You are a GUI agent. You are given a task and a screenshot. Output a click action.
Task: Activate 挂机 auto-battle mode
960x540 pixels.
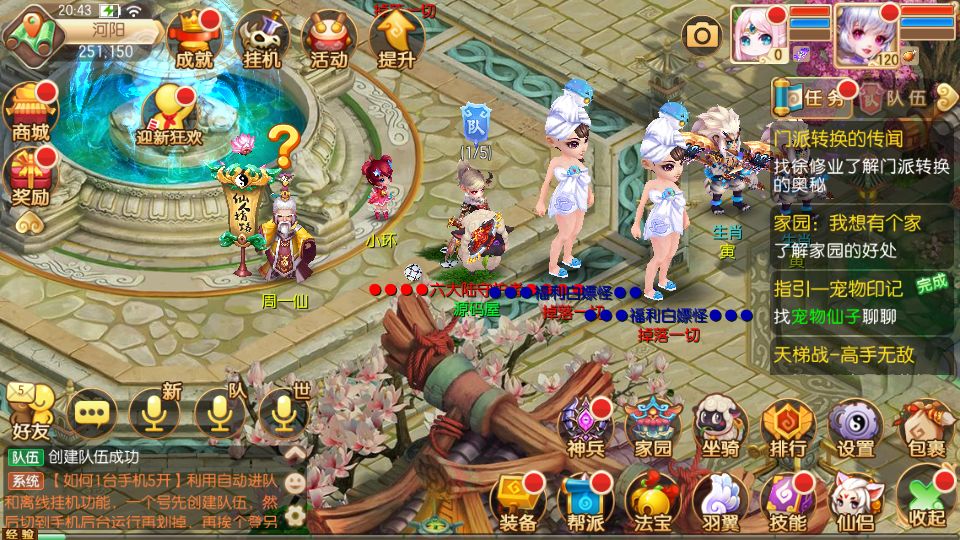click(x=261, y=41)
